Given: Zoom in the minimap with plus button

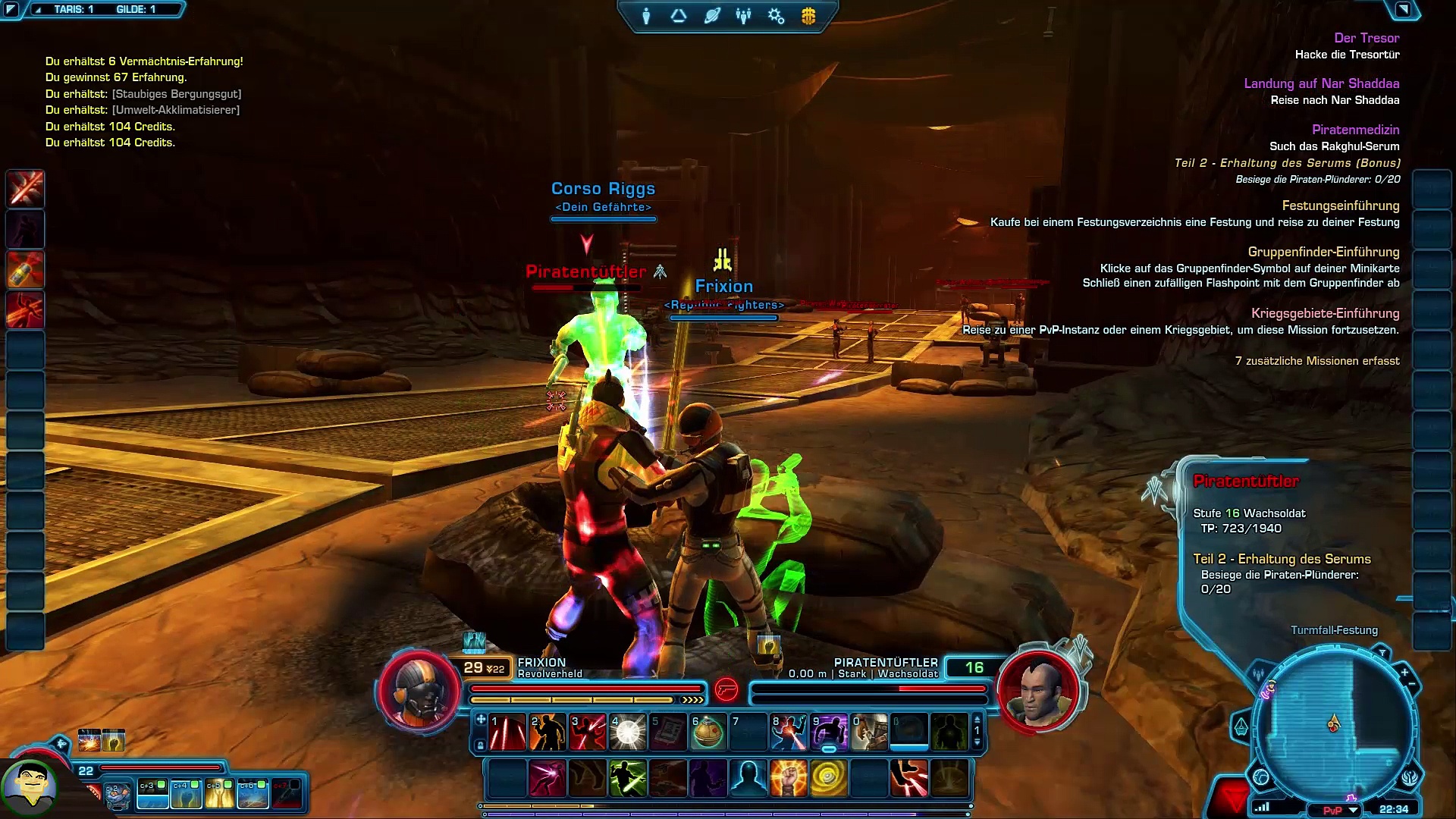Looking at the screenshot, I should click(1404, 673).
